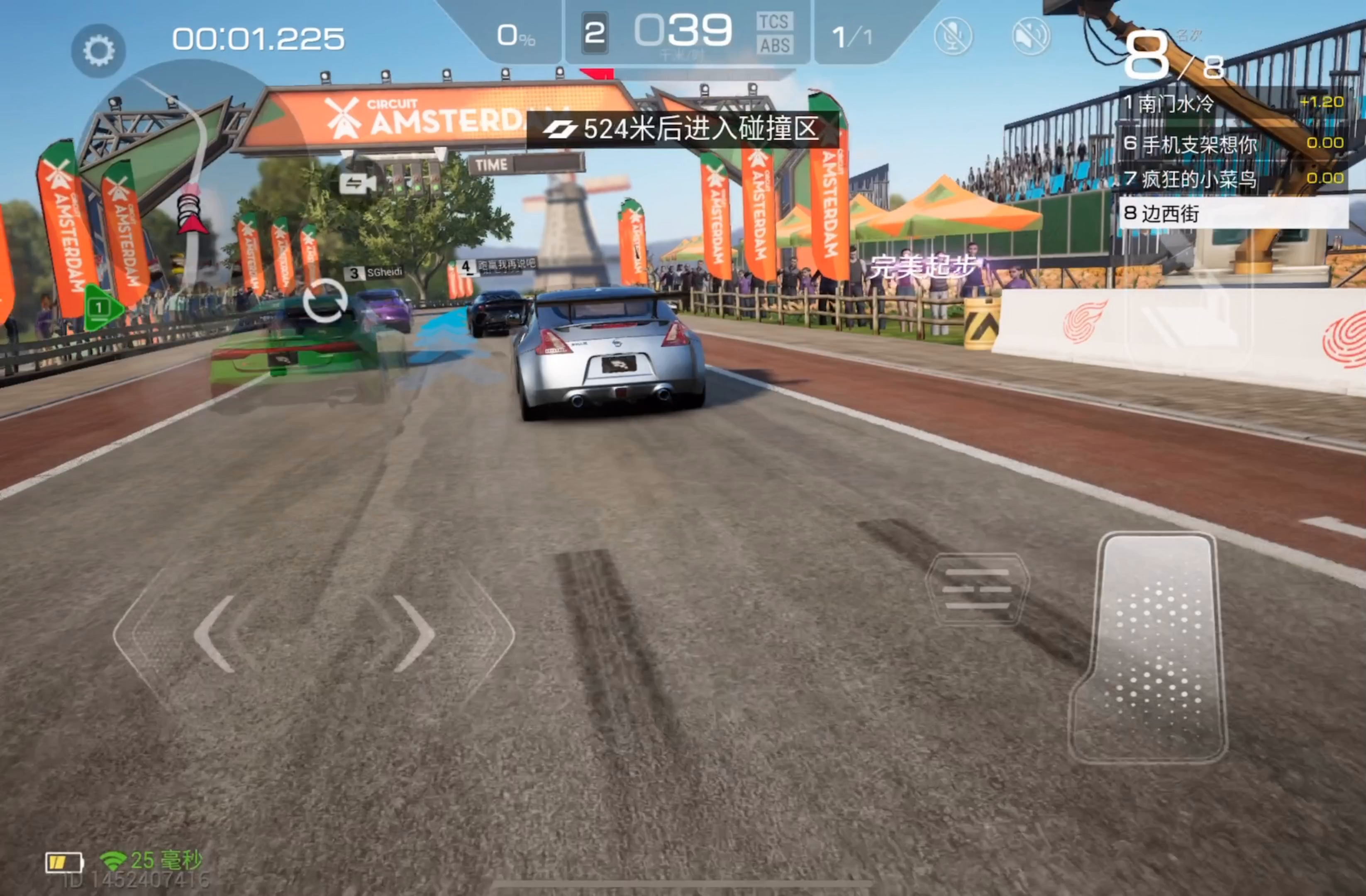Open the gear settings menu
This screenshot has height=896, width=1366.
pos(98,51)
